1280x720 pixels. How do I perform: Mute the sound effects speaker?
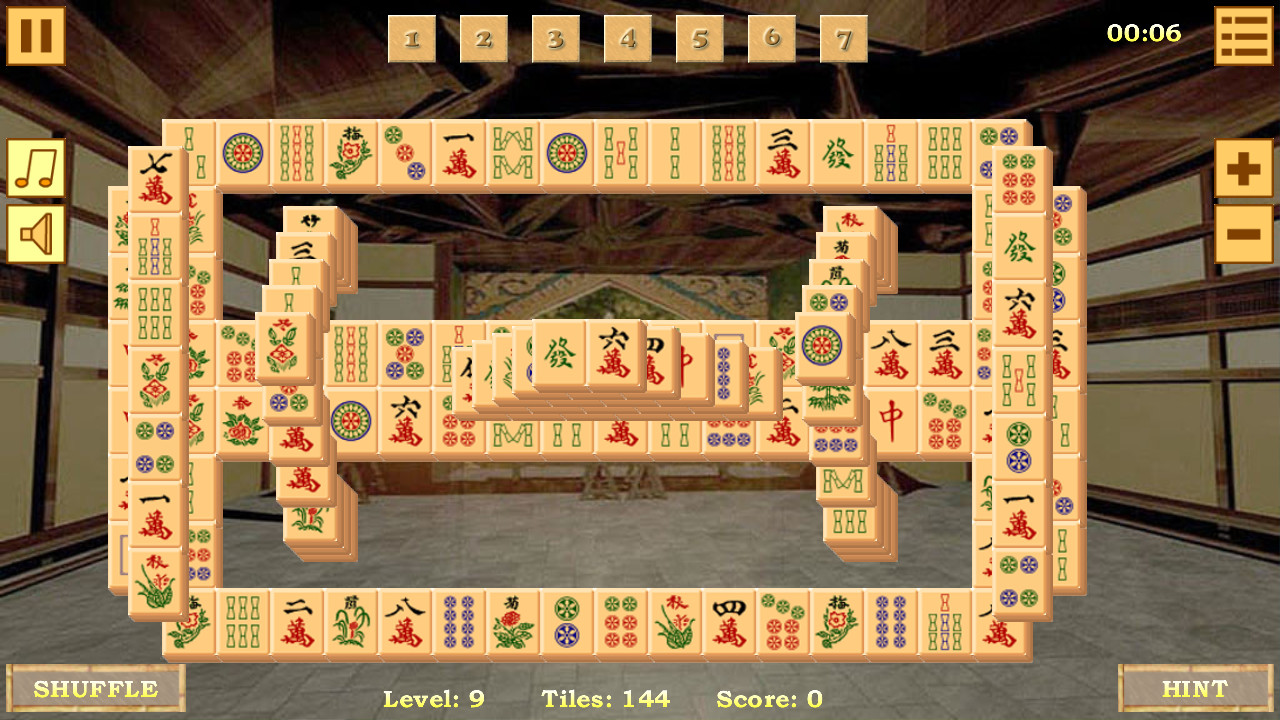pos(36,232)
